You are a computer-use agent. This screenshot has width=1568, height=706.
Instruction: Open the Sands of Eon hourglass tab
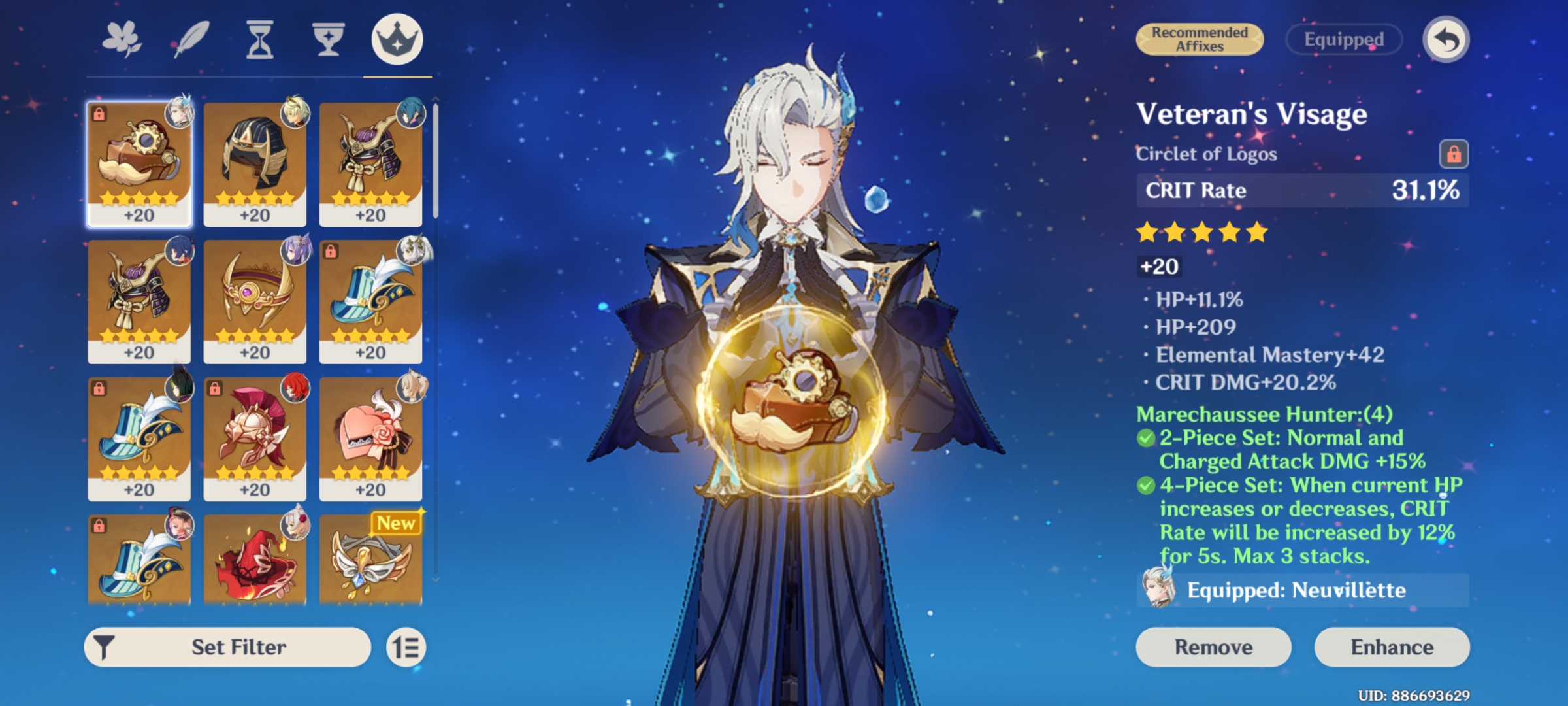[x=259, y=41]
